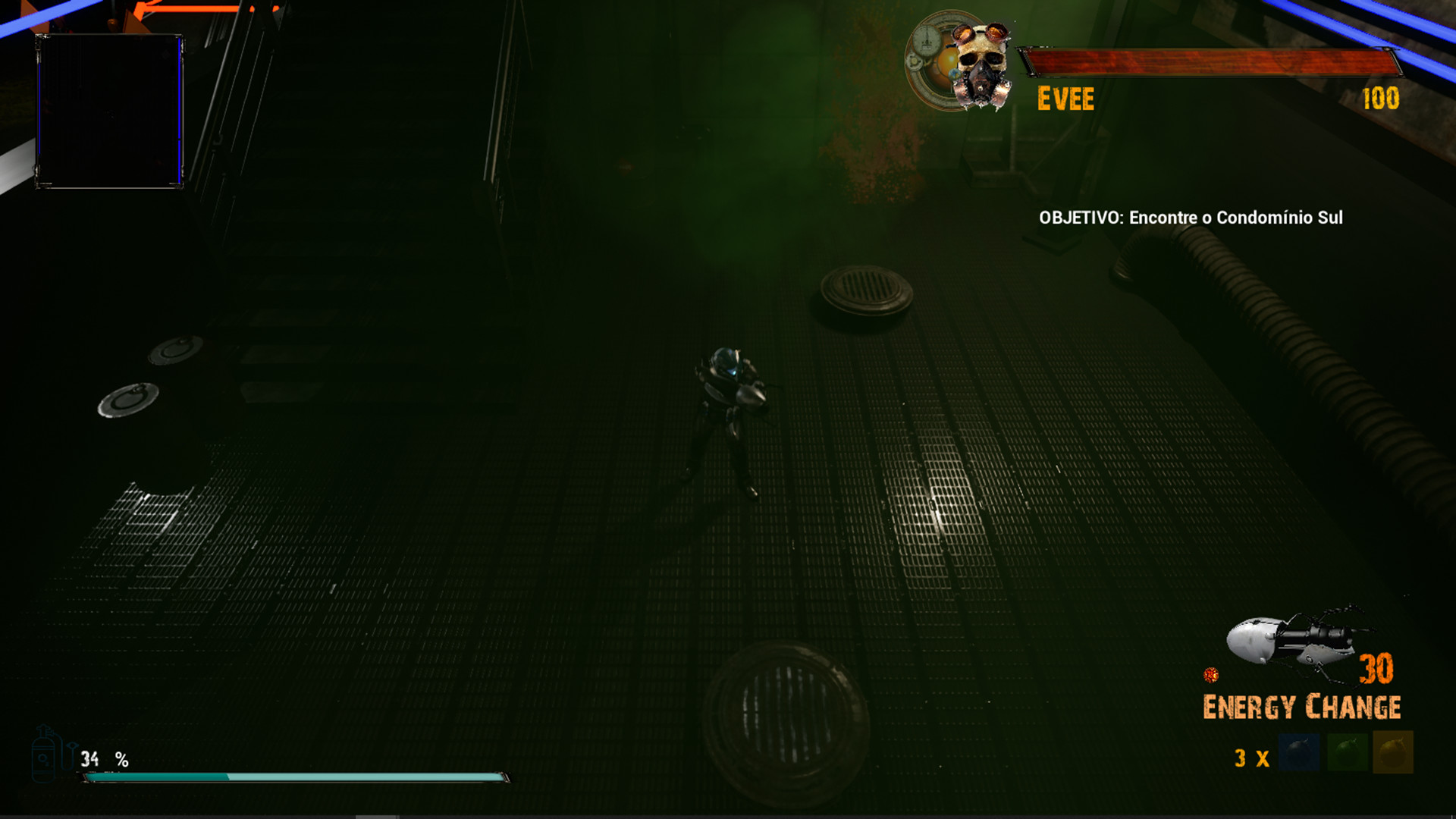Image resolution: width=1456 pixels, height=819 pixels.
Task: Click the orange ammo dot beside the weapon
Action: pyautogui.click(x=1213, y=673)
